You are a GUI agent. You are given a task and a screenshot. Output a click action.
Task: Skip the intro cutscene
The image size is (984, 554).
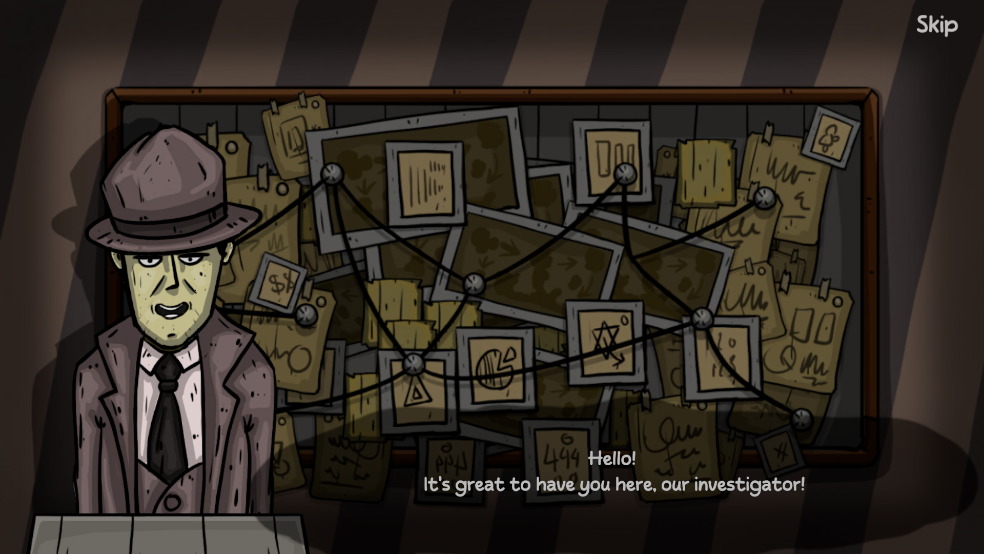coord(936,25)
